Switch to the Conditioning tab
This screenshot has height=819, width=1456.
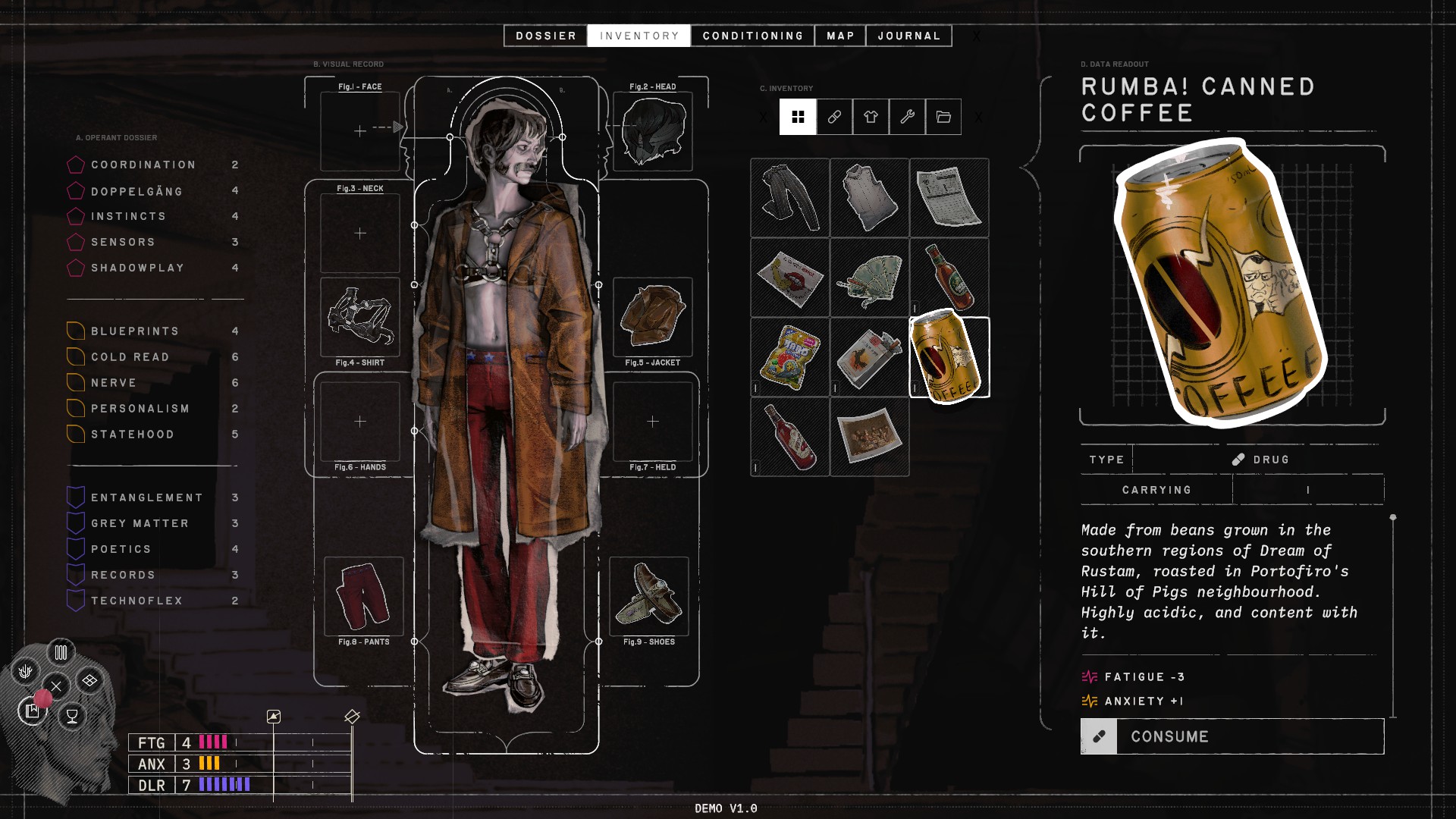(x=752, y=36)
